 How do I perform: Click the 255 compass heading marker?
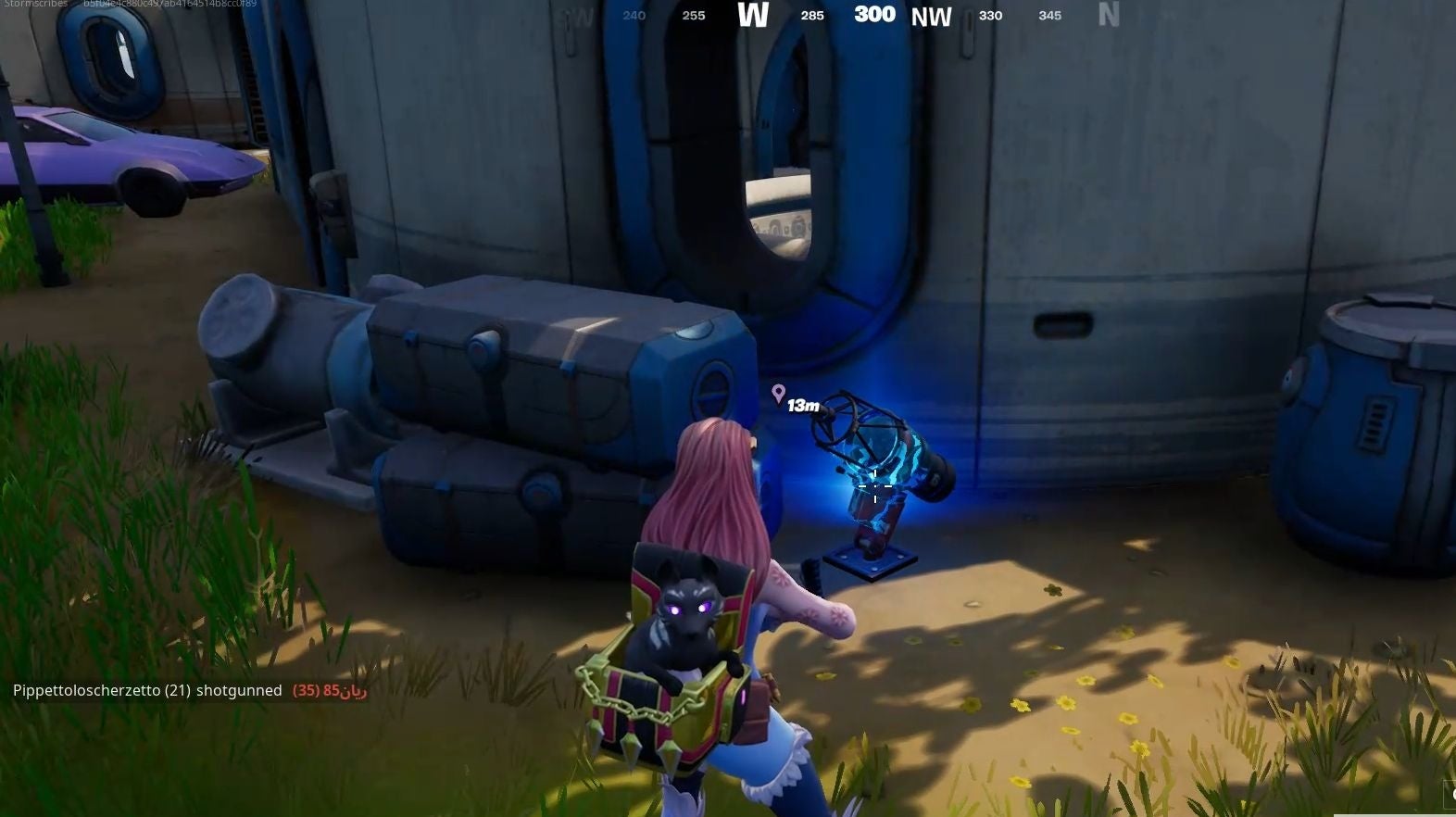pos(693,16)
